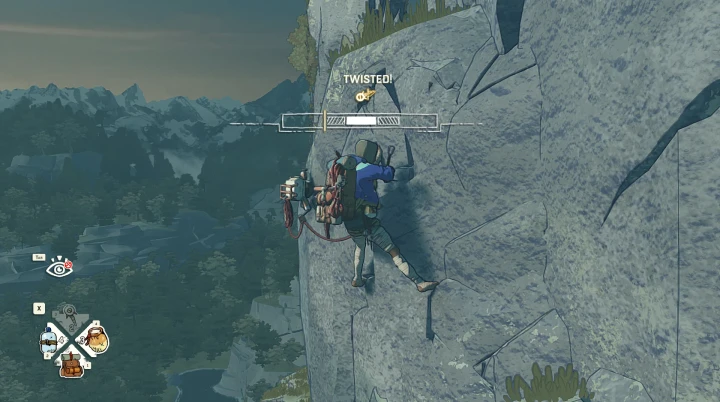Open the brown backpack slot
The height and width of the screenshot is (402, 720).
point(71,363)
